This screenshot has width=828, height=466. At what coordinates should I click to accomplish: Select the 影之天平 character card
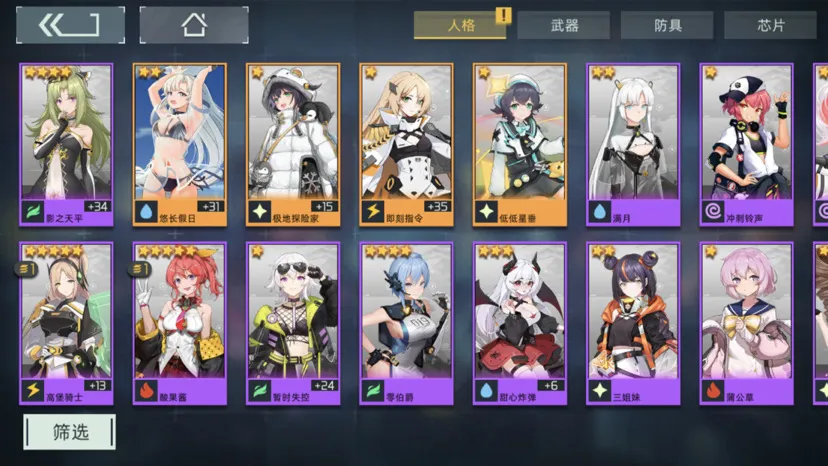(66, 145)
